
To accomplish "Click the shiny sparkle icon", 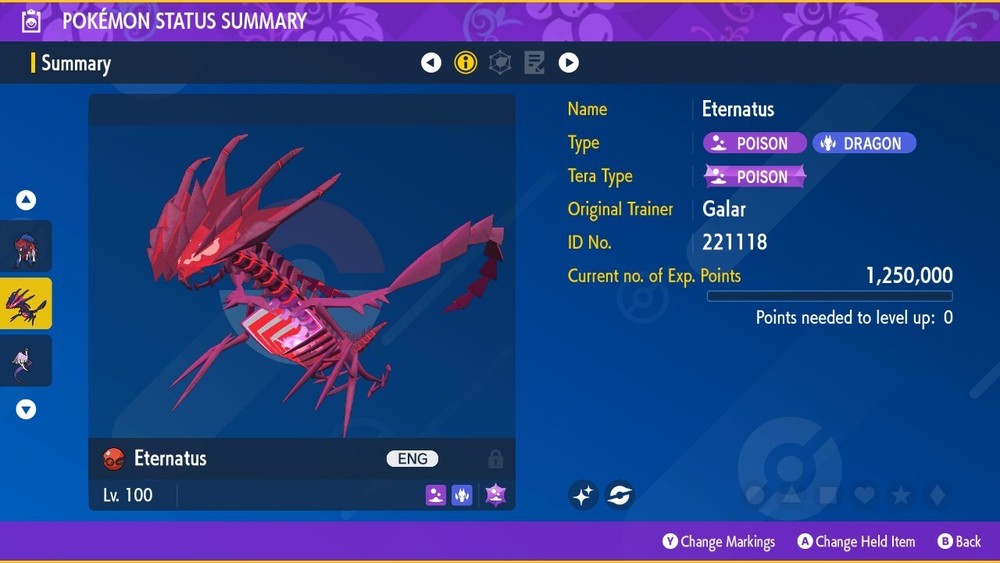I will 584,494.
